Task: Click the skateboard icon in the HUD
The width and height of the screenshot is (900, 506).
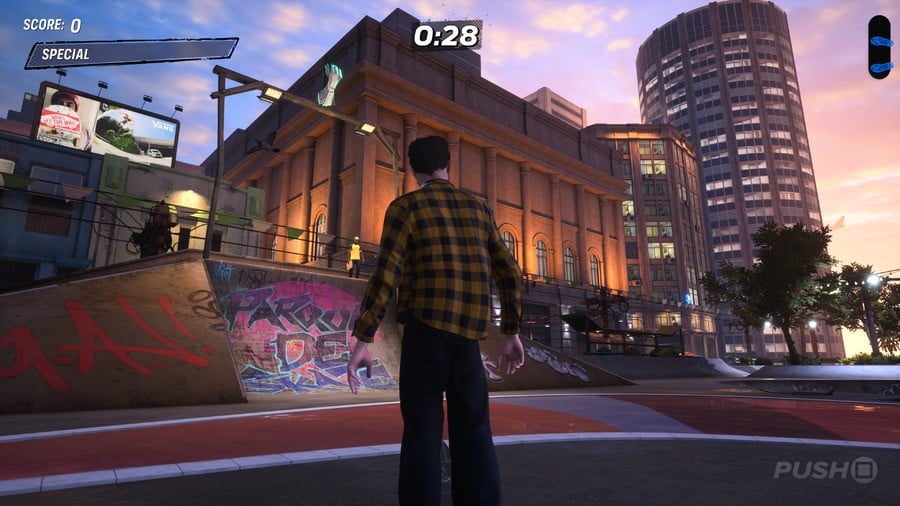Action: 879,47
